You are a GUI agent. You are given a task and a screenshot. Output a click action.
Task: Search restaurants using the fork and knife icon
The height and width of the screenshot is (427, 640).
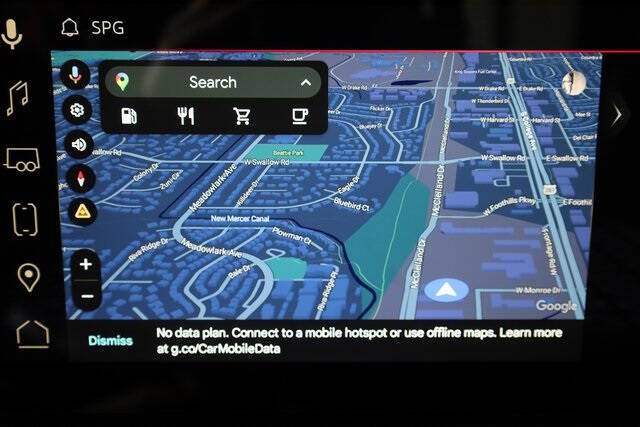pyautogui.click(x=185, y=116)
